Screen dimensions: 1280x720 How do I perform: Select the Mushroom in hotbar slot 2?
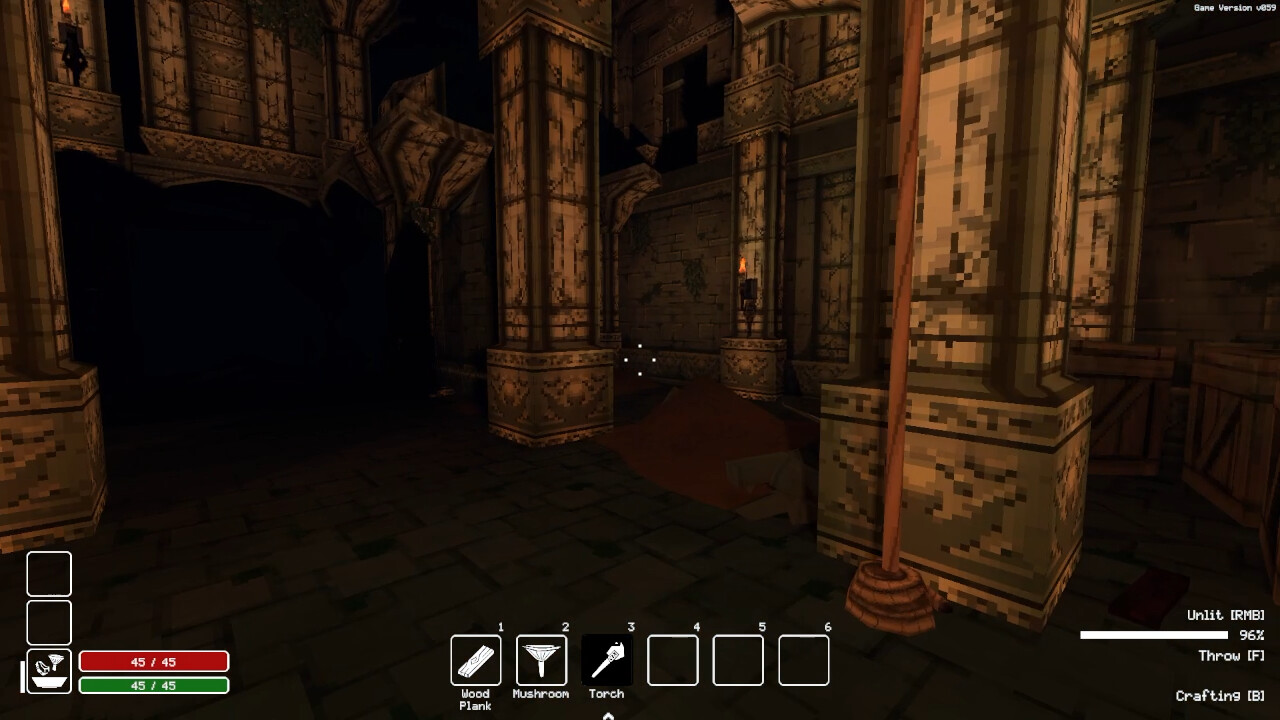(x=541, y=659)
